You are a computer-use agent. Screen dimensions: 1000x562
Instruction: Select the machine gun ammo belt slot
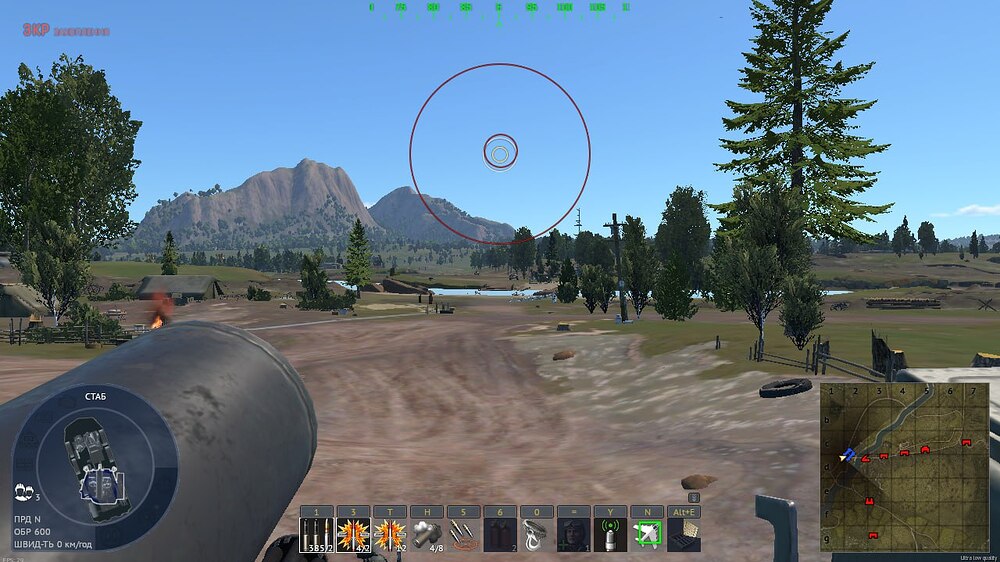point(463,535)
